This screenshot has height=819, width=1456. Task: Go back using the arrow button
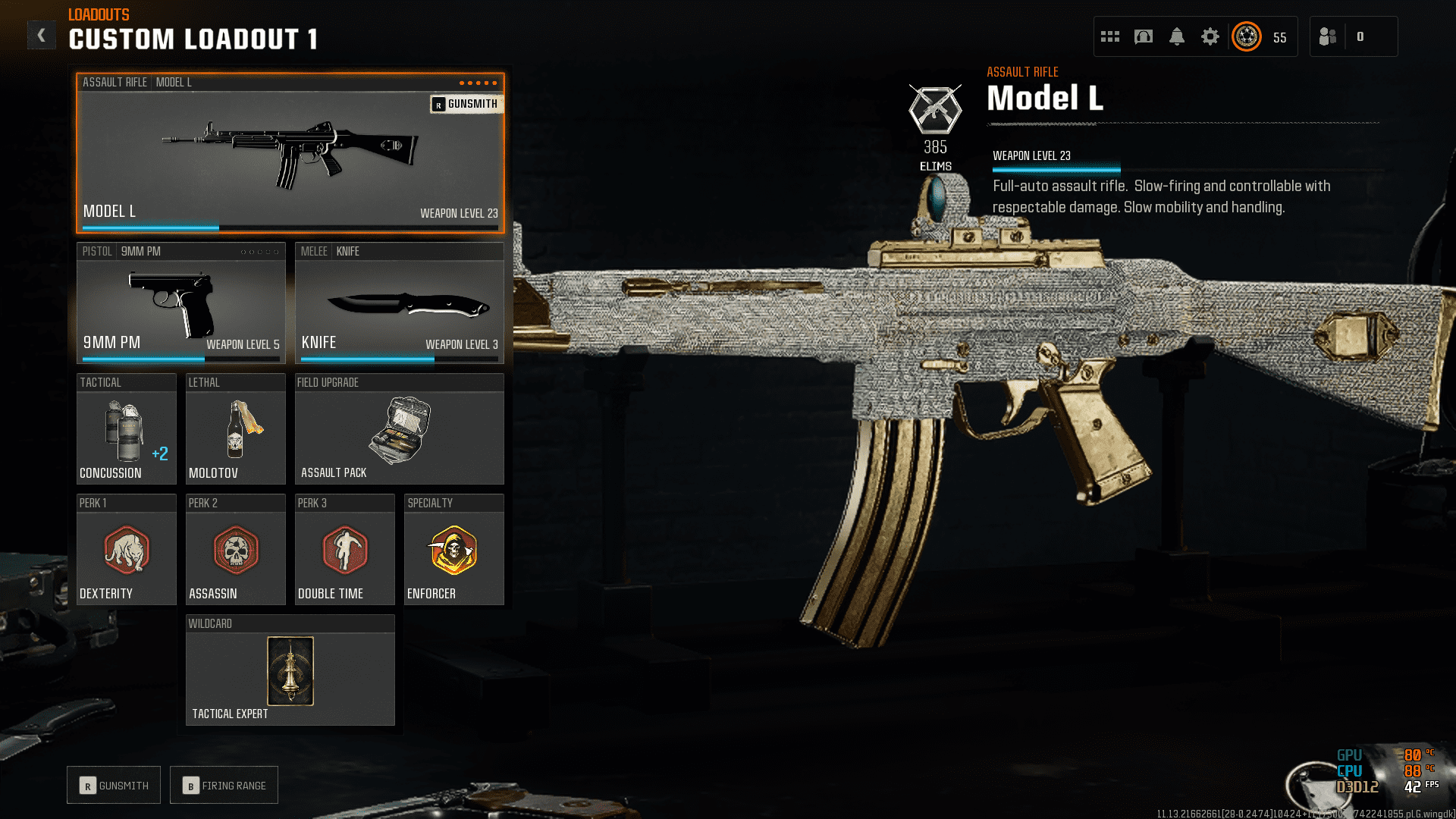point(42,36)
